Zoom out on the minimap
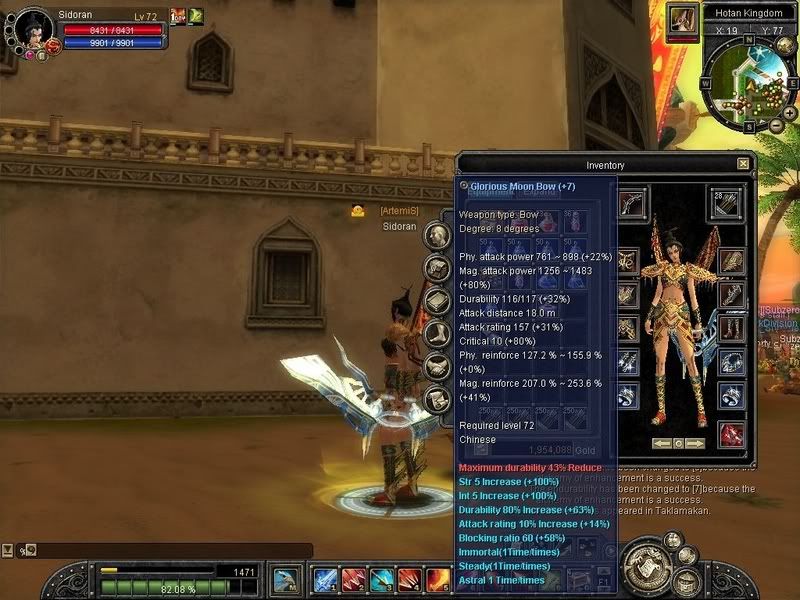The image size is (800, 600). tap(777, 126)
